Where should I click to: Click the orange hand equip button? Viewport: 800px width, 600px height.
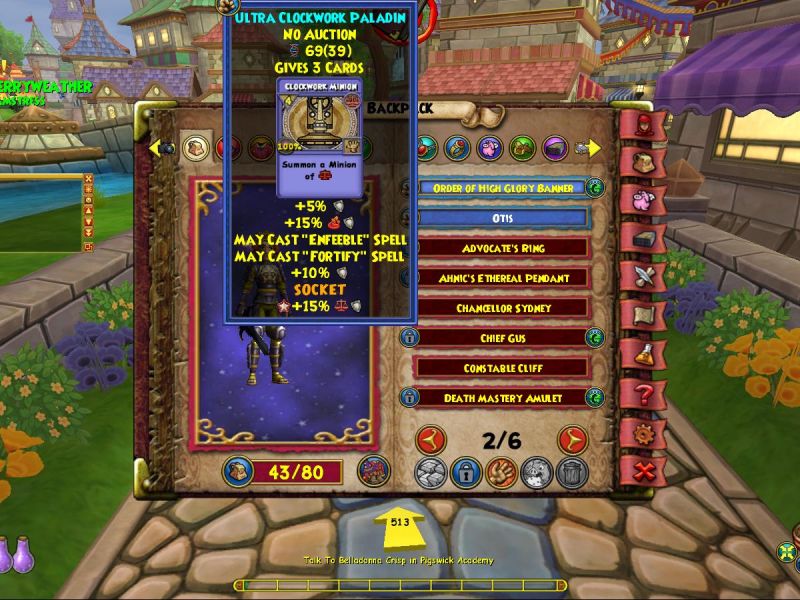point(501,472)
